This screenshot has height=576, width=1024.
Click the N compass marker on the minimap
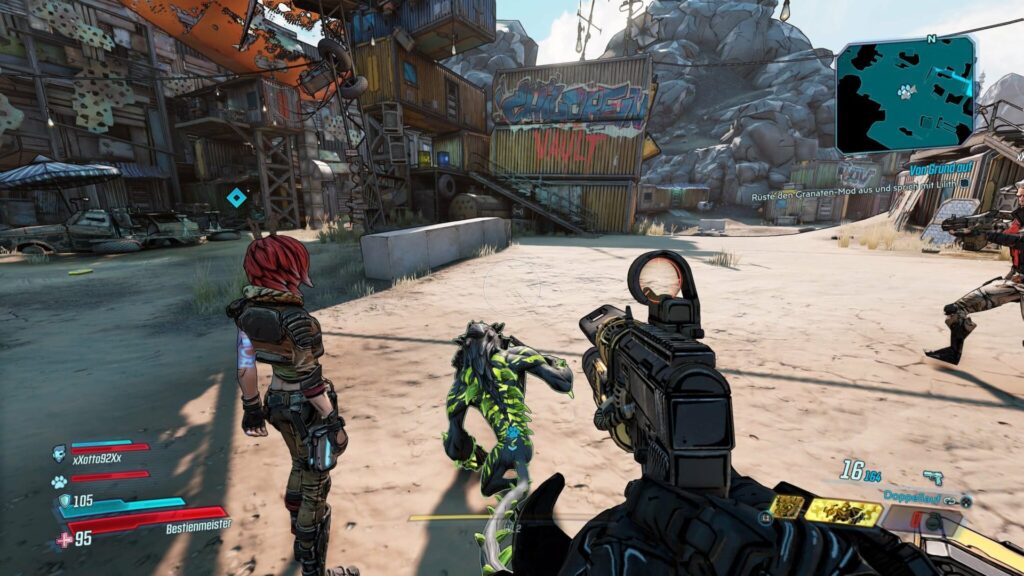click(x=931, y=39)
